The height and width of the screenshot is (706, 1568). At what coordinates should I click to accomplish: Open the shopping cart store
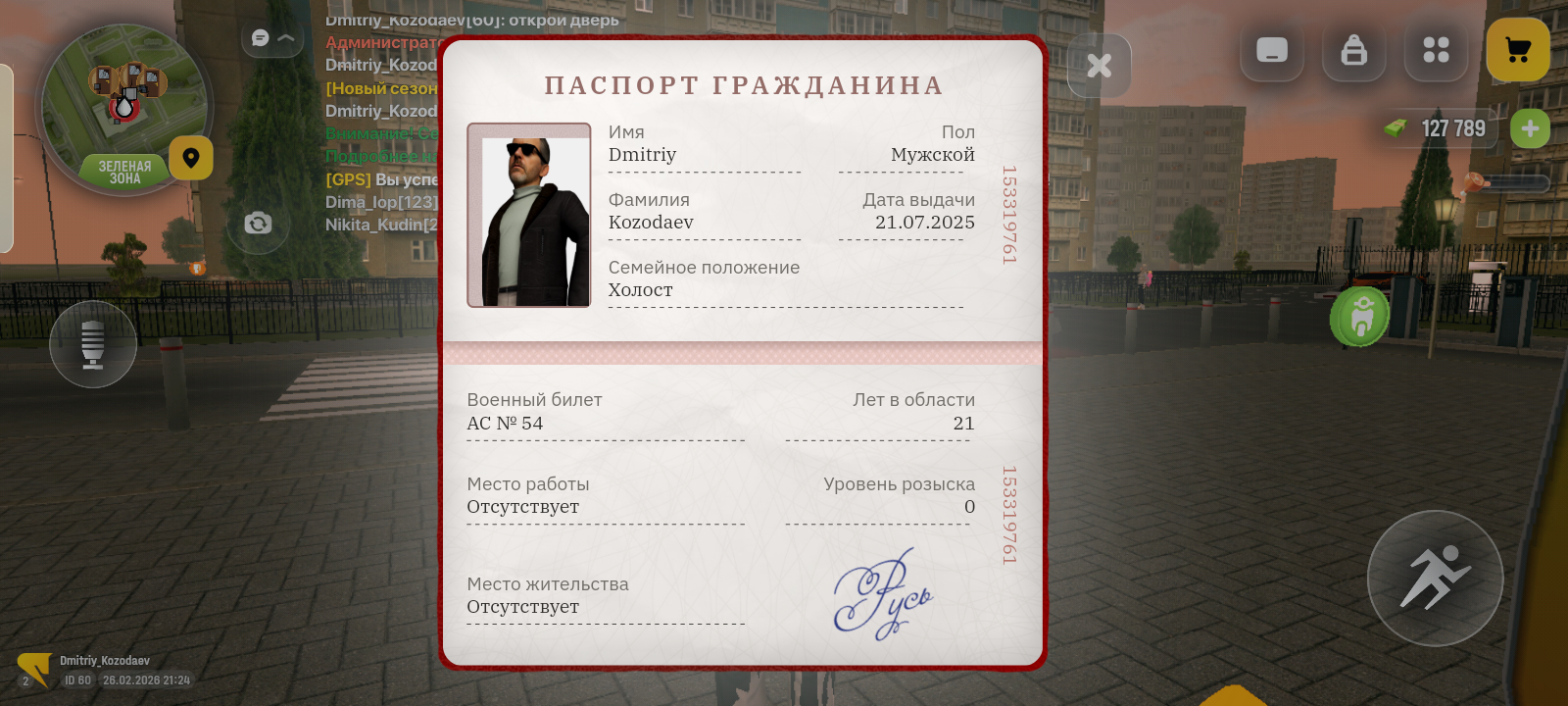(x=1518, y=51)
